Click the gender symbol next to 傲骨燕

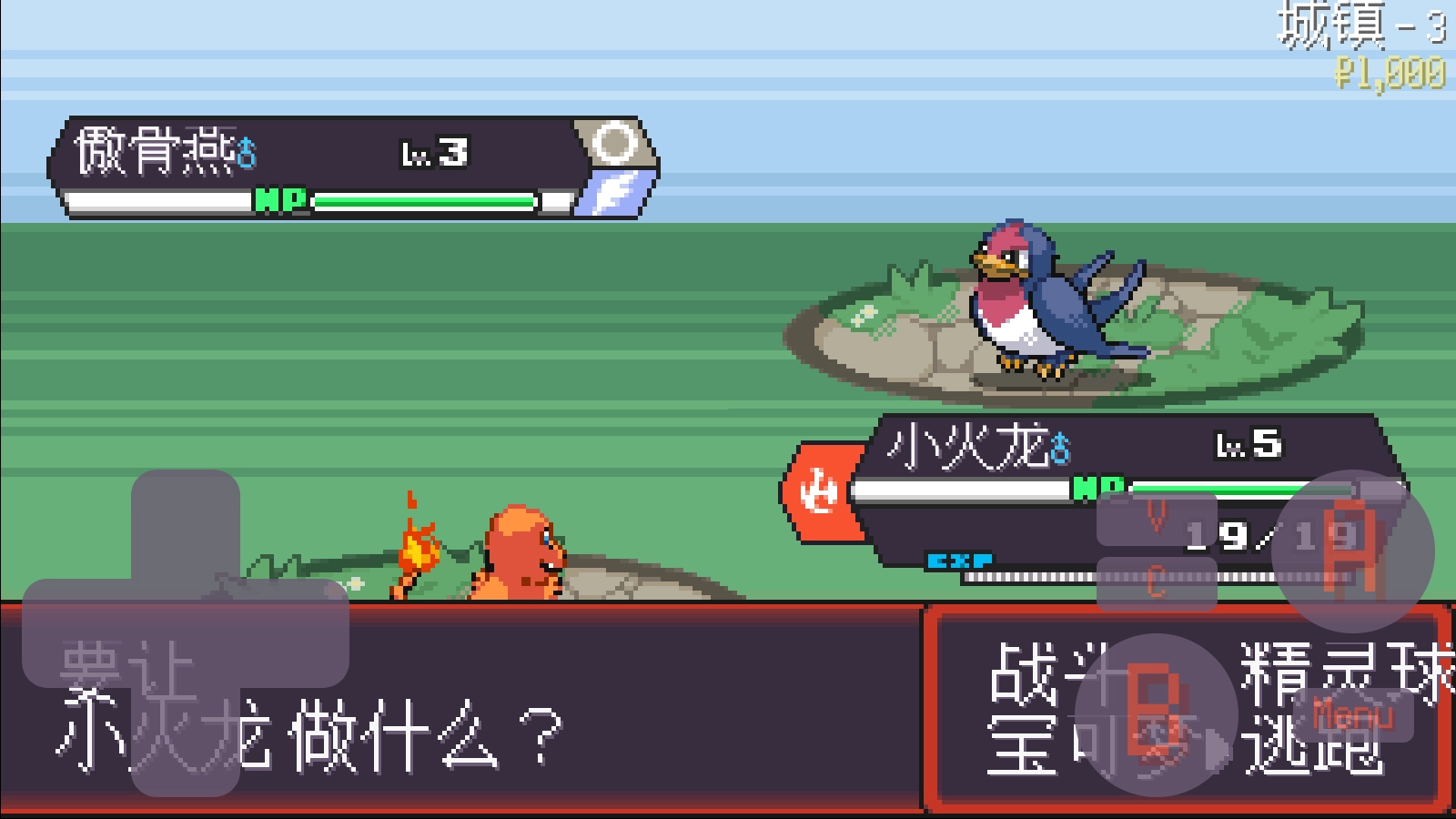coord(245,150)
